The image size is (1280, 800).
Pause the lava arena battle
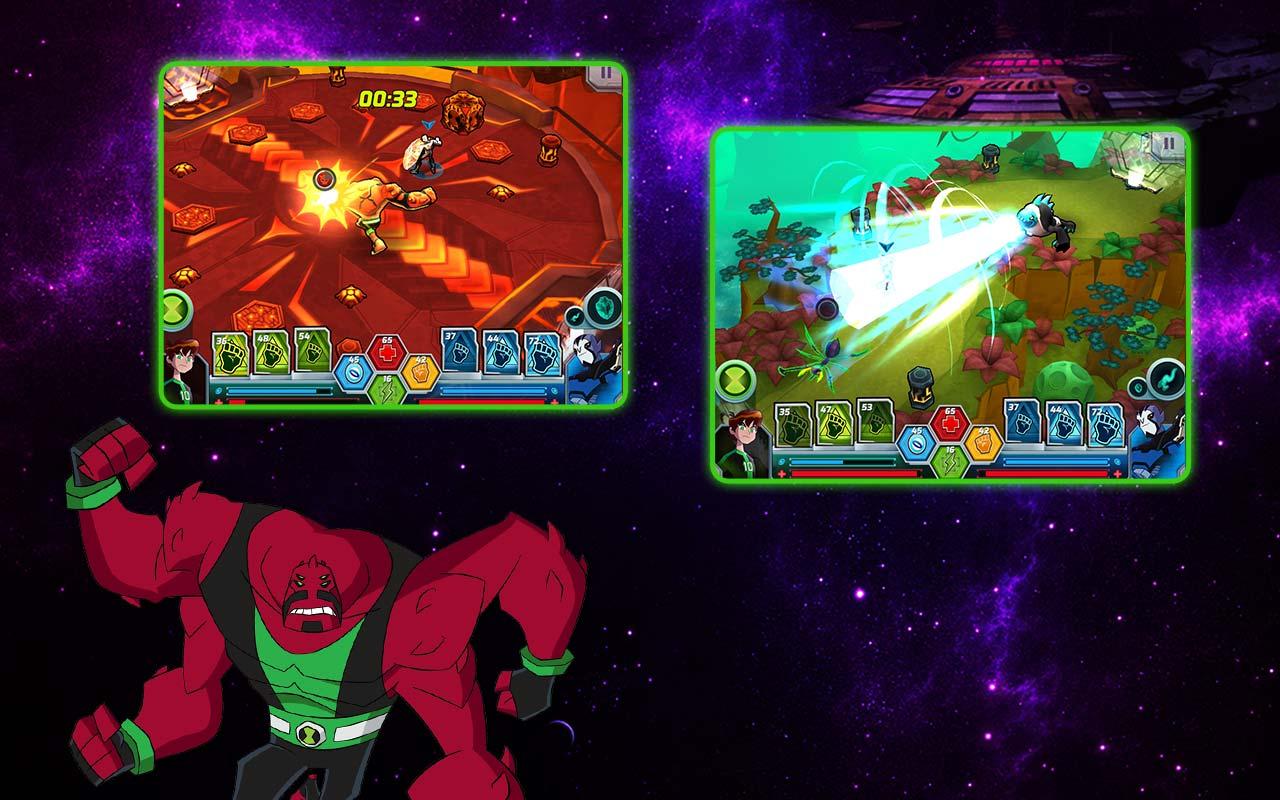pos(604,75)
